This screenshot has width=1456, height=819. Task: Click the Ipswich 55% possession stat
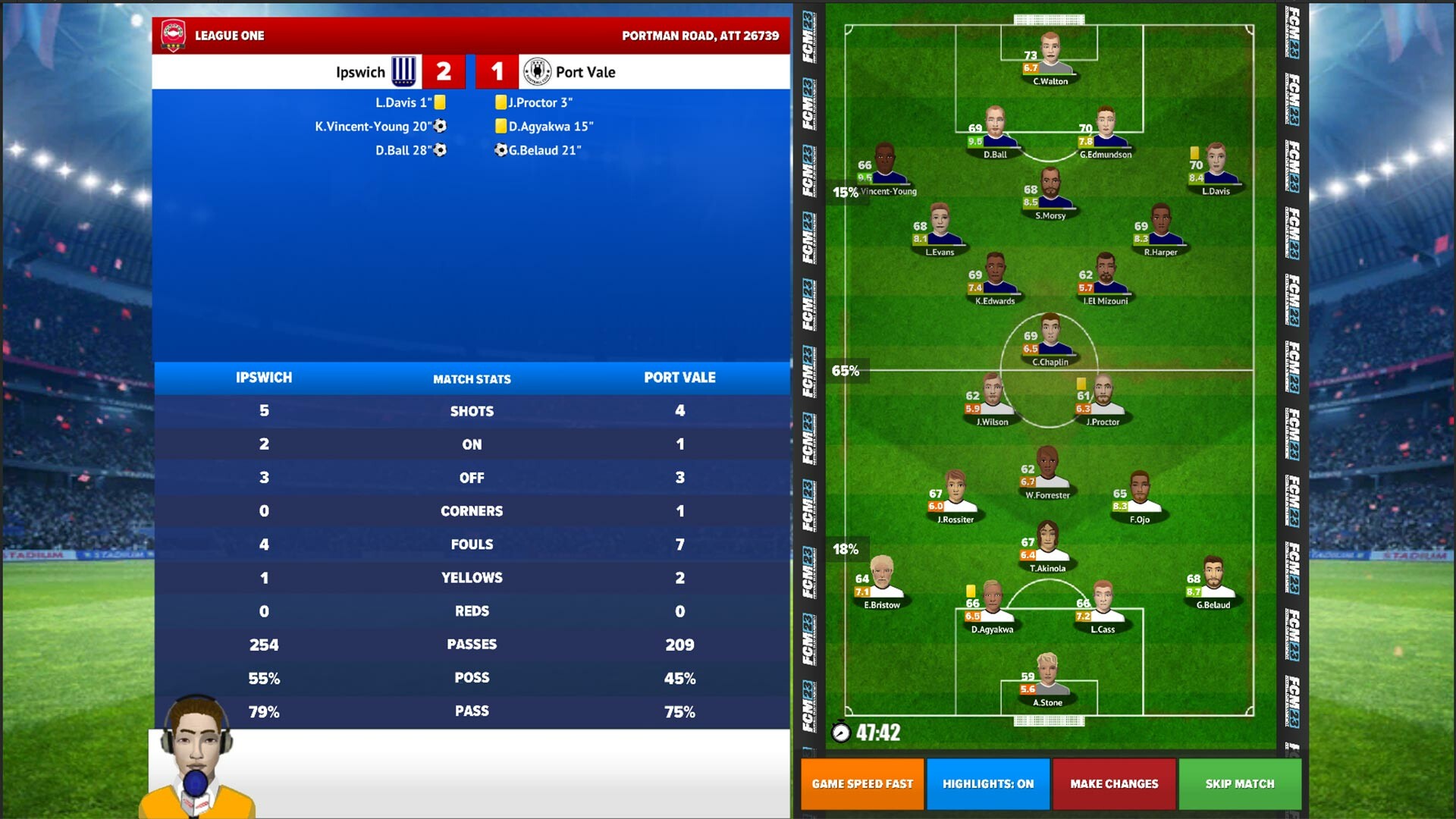[263, 677]
